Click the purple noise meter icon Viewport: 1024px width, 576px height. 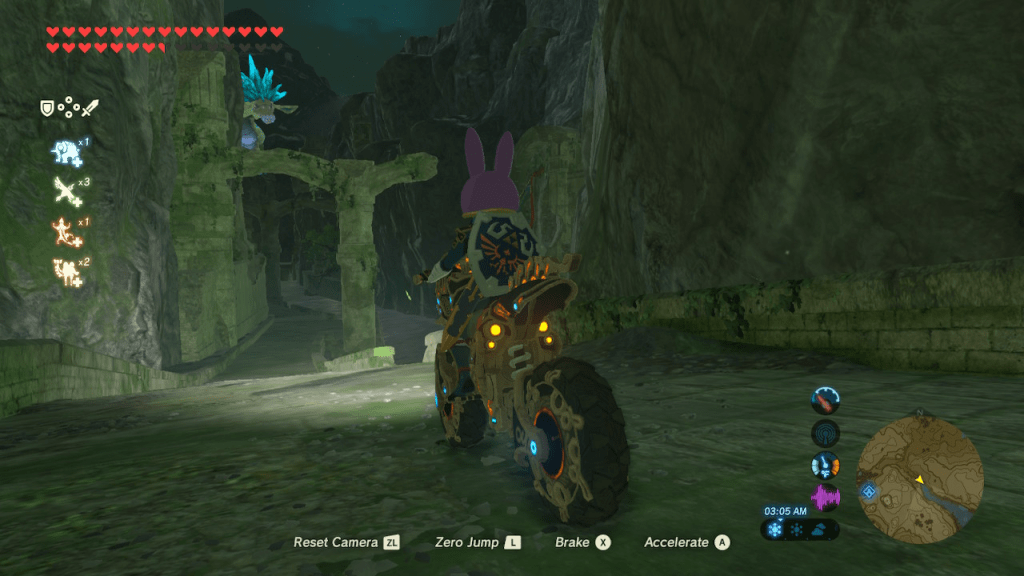[825, 497]
